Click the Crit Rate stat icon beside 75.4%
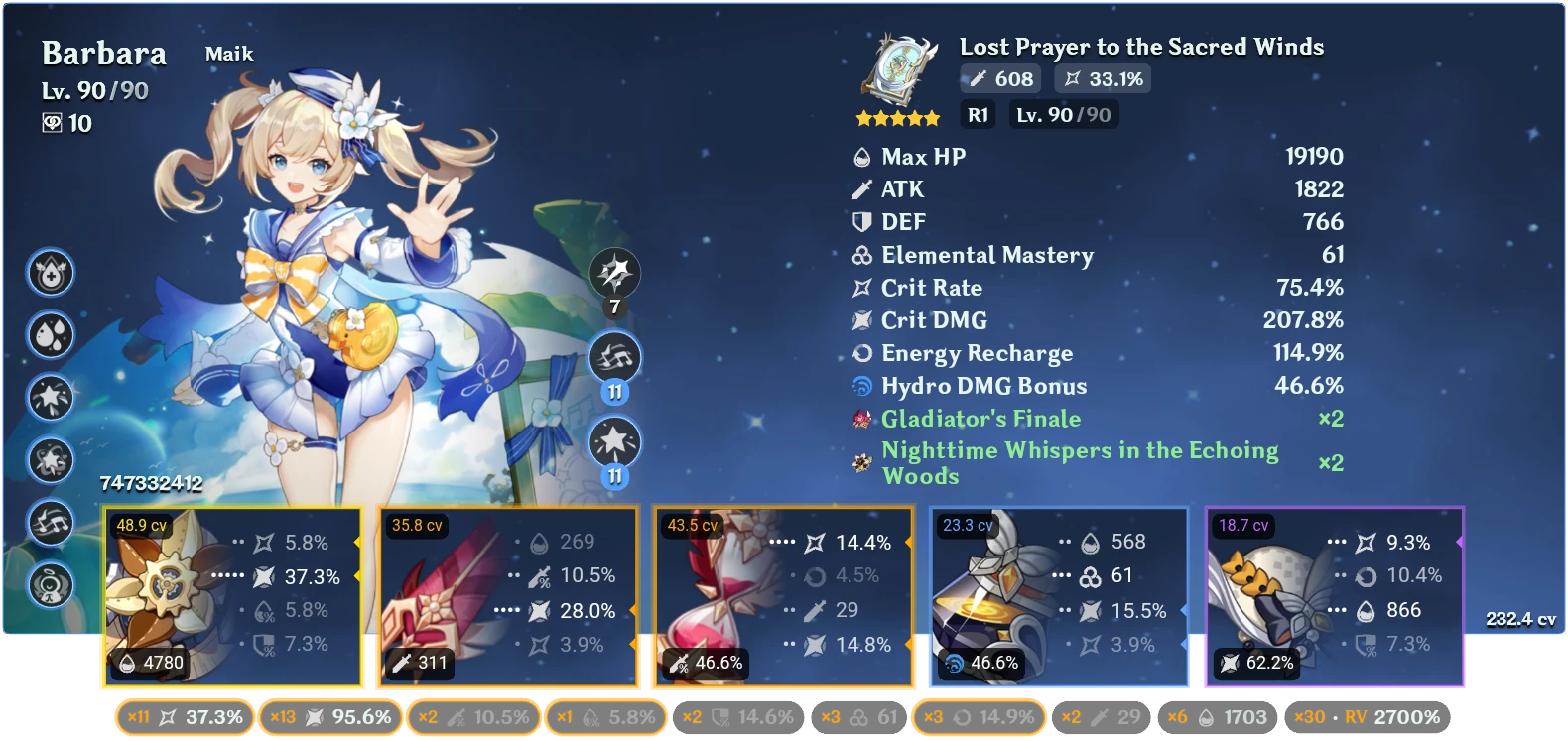Image resolution: width=1568 pixels, height=741 pixels. click(861, 288)
